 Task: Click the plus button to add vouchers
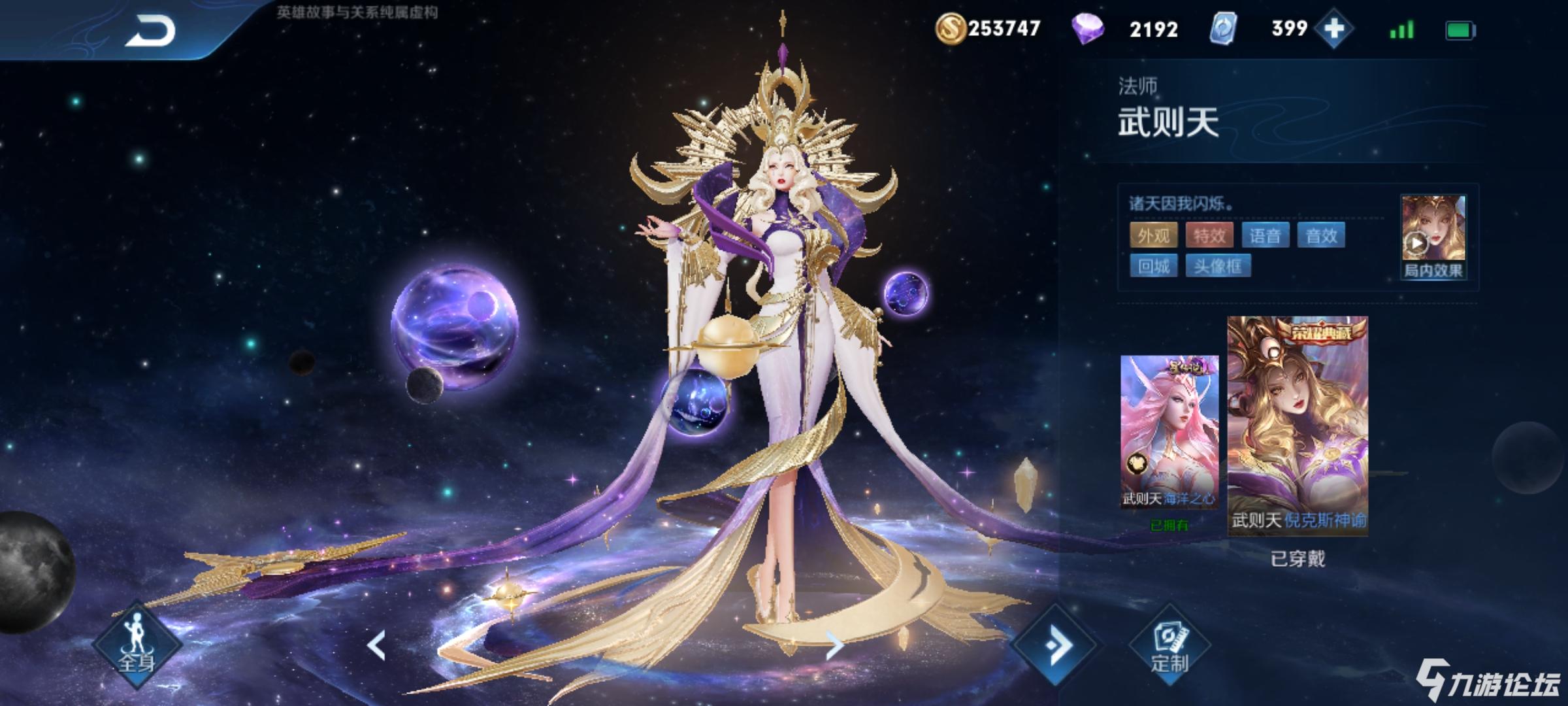coord(1333,29)
